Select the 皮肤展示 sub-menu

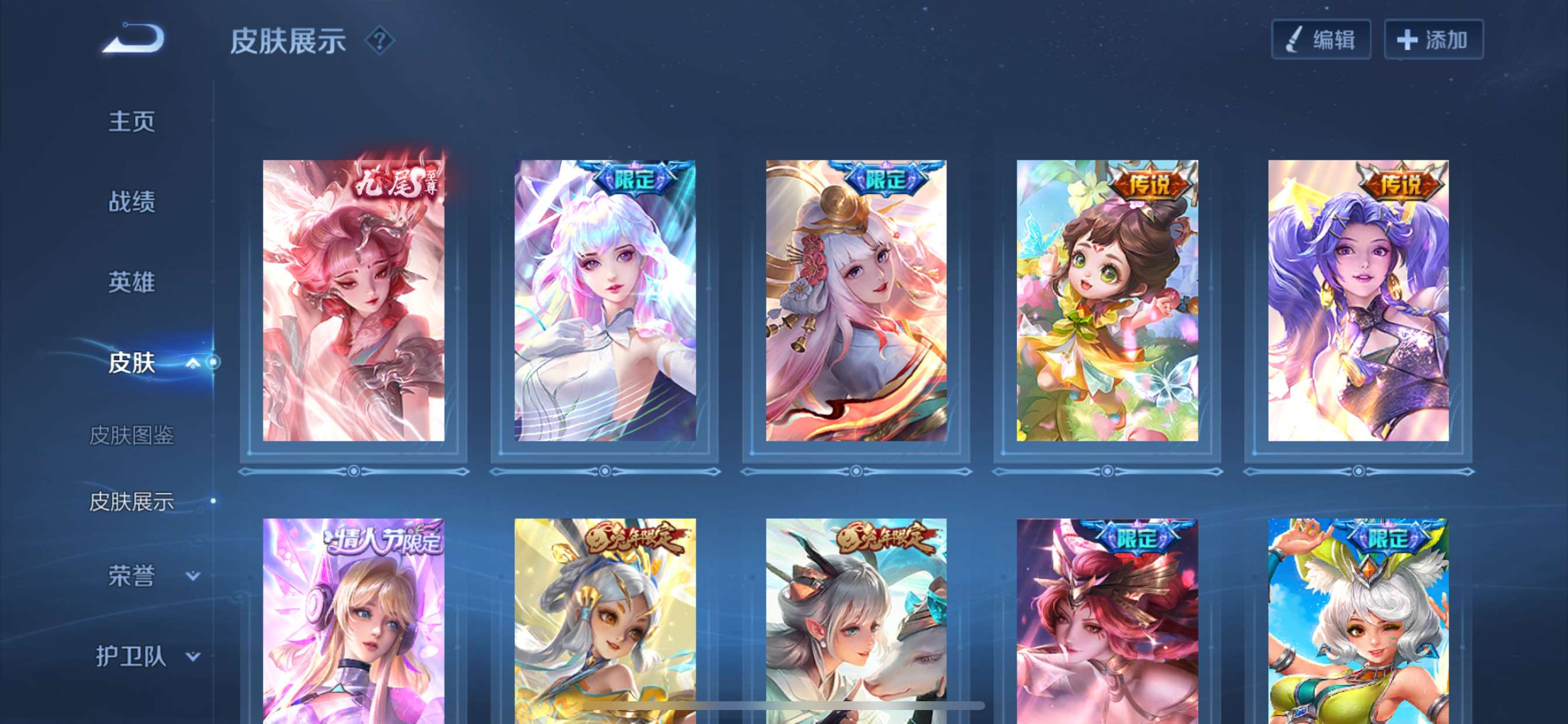pos(131,502)
